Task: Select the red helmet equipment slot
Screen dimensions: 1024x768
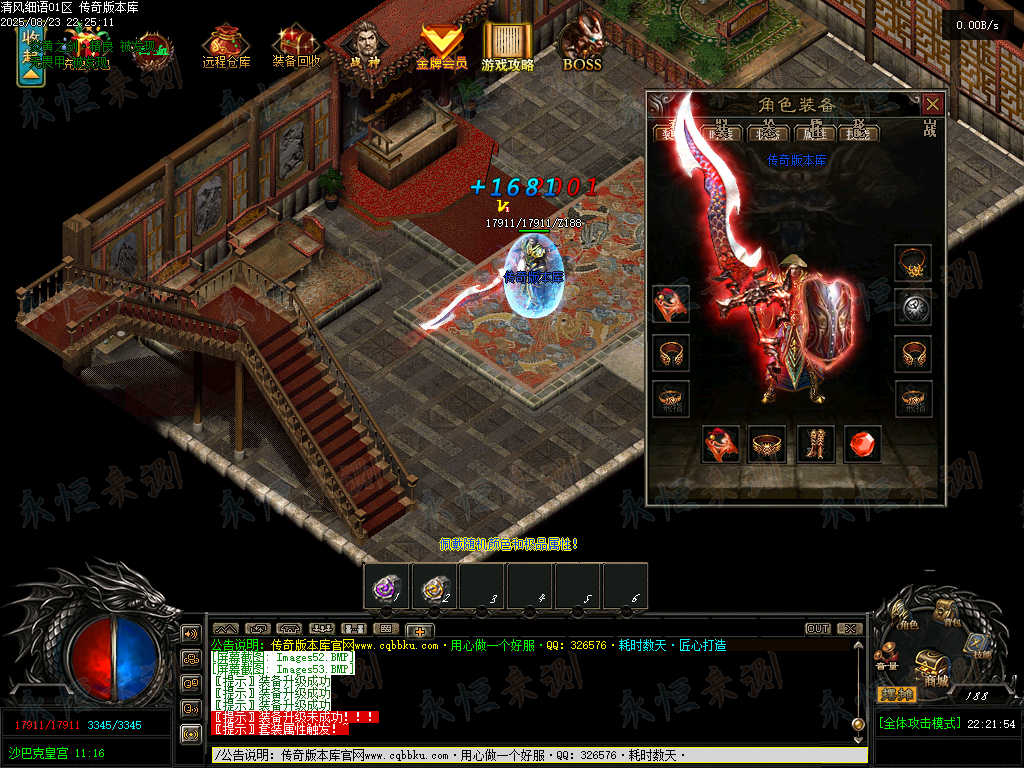Action: (x=670, y=303)
